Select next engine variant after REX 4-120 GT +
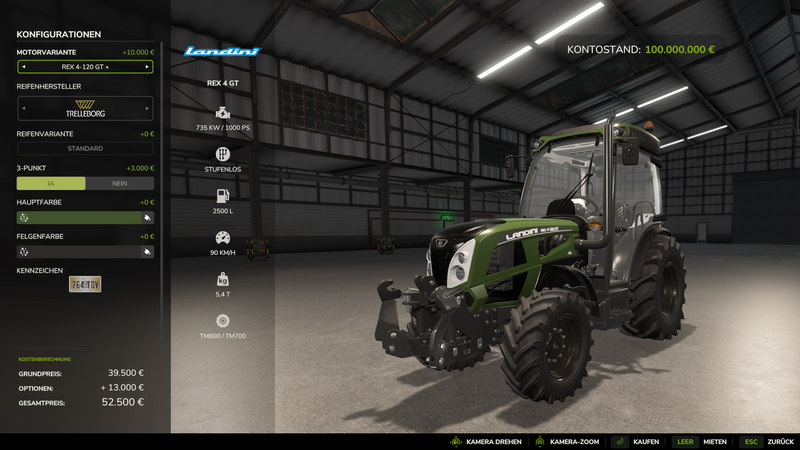This screenshot has height=450, width=800. [148, 67]
